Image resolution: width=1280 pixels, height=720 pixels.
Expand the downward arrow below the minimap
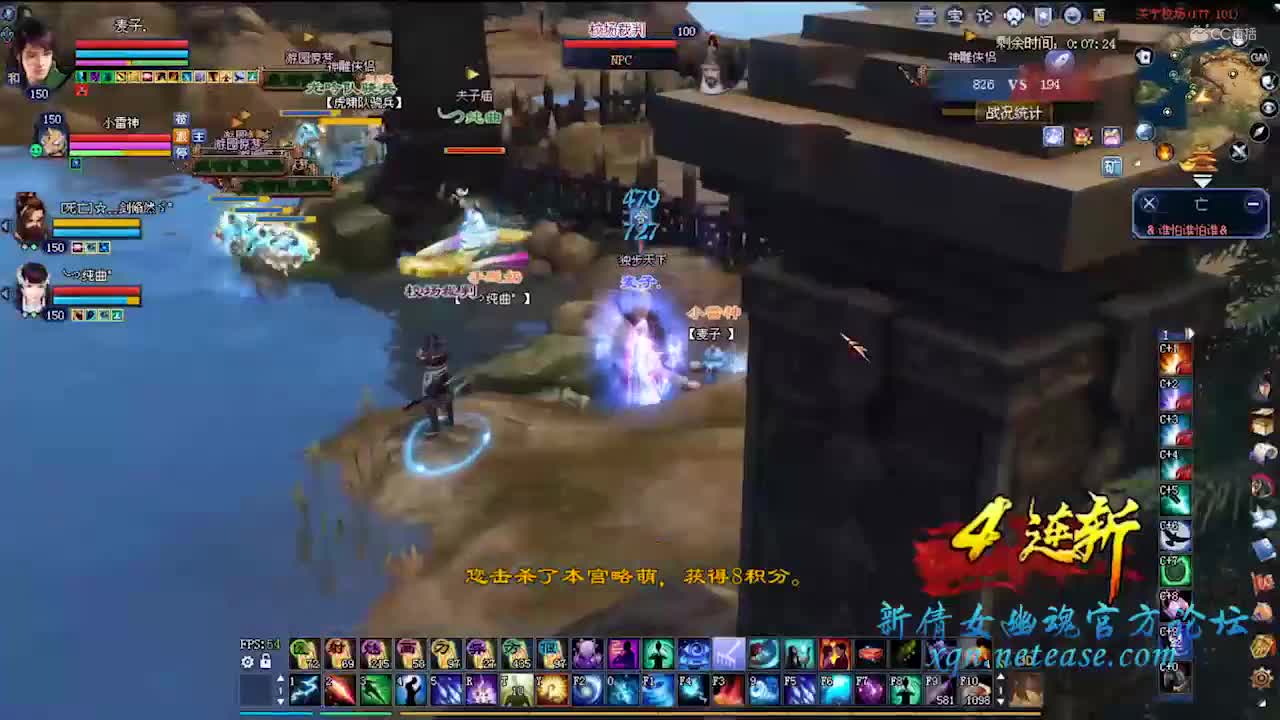click(x=1202, y=180)
